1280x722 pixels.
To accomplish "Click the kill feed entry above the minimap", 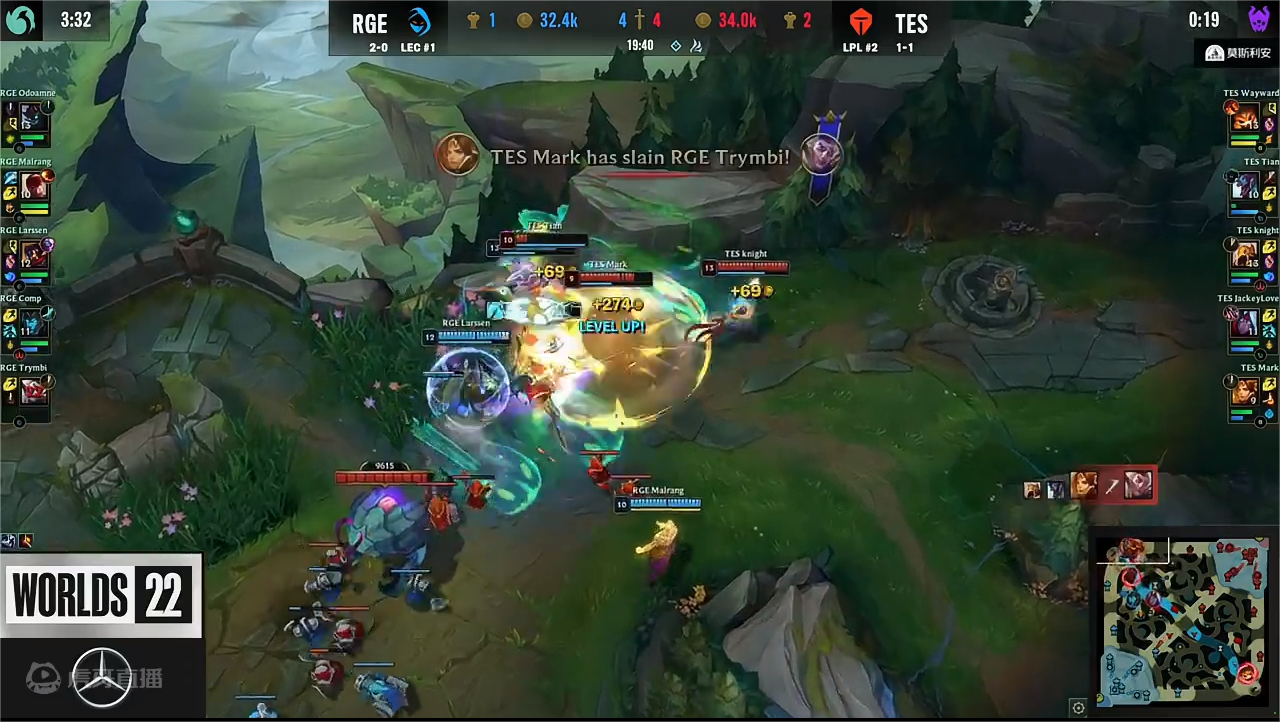I will click(x=1089, y=486).
